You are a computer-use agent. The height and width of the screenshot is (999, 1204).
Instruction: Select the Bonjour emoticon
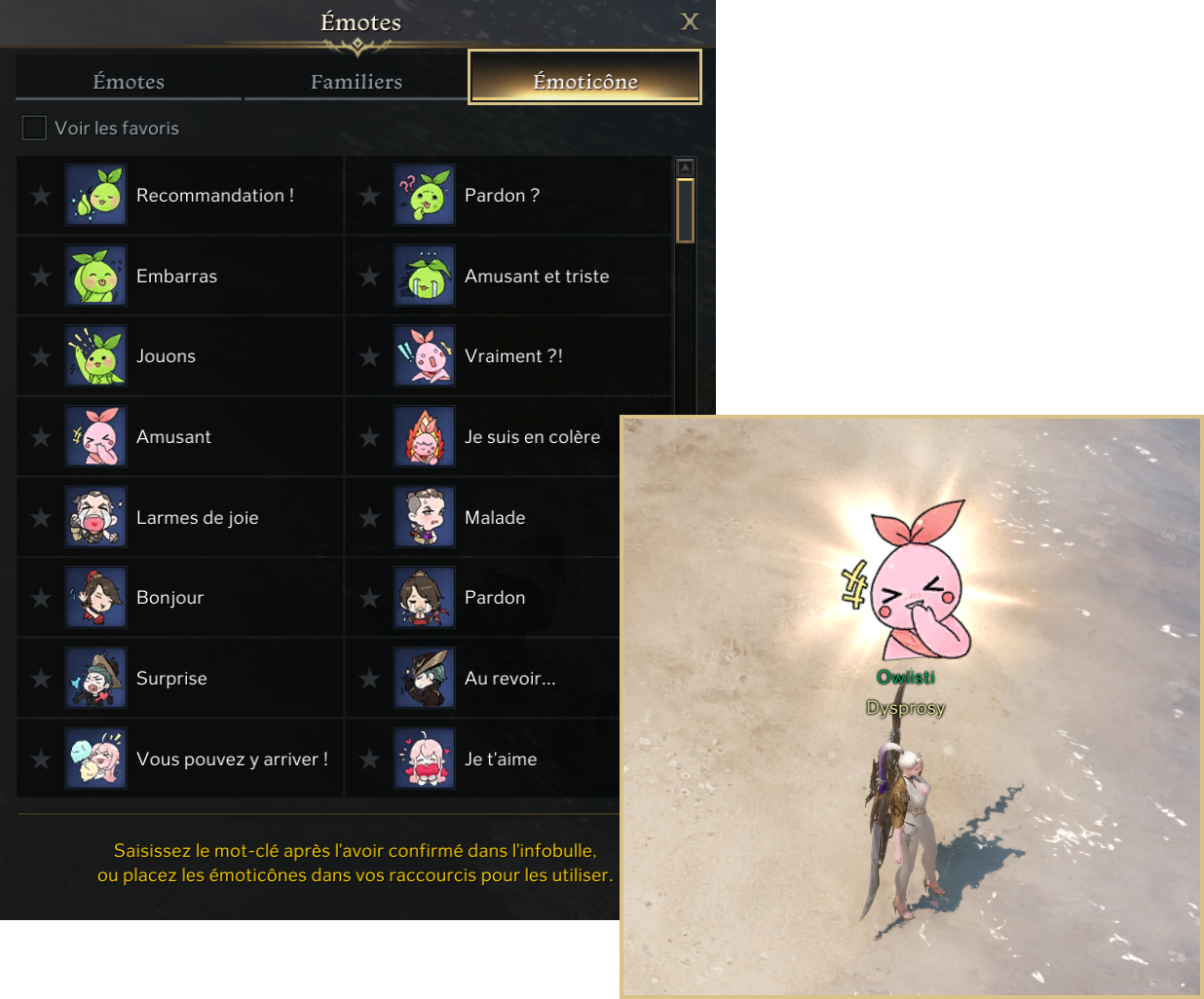95,598
